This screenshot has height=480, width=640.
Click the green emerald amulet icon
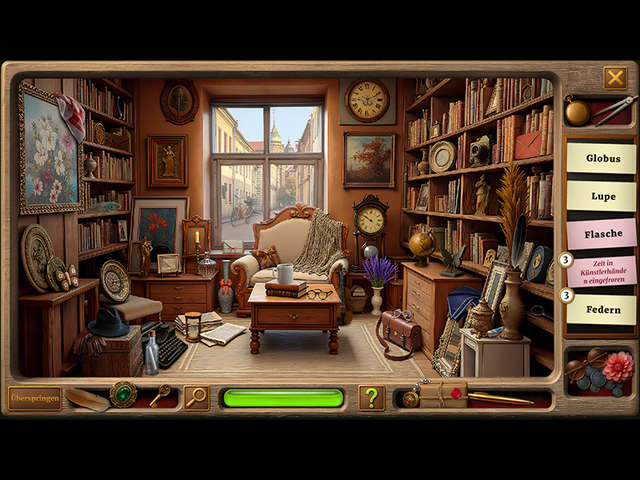tap(124, 393)
